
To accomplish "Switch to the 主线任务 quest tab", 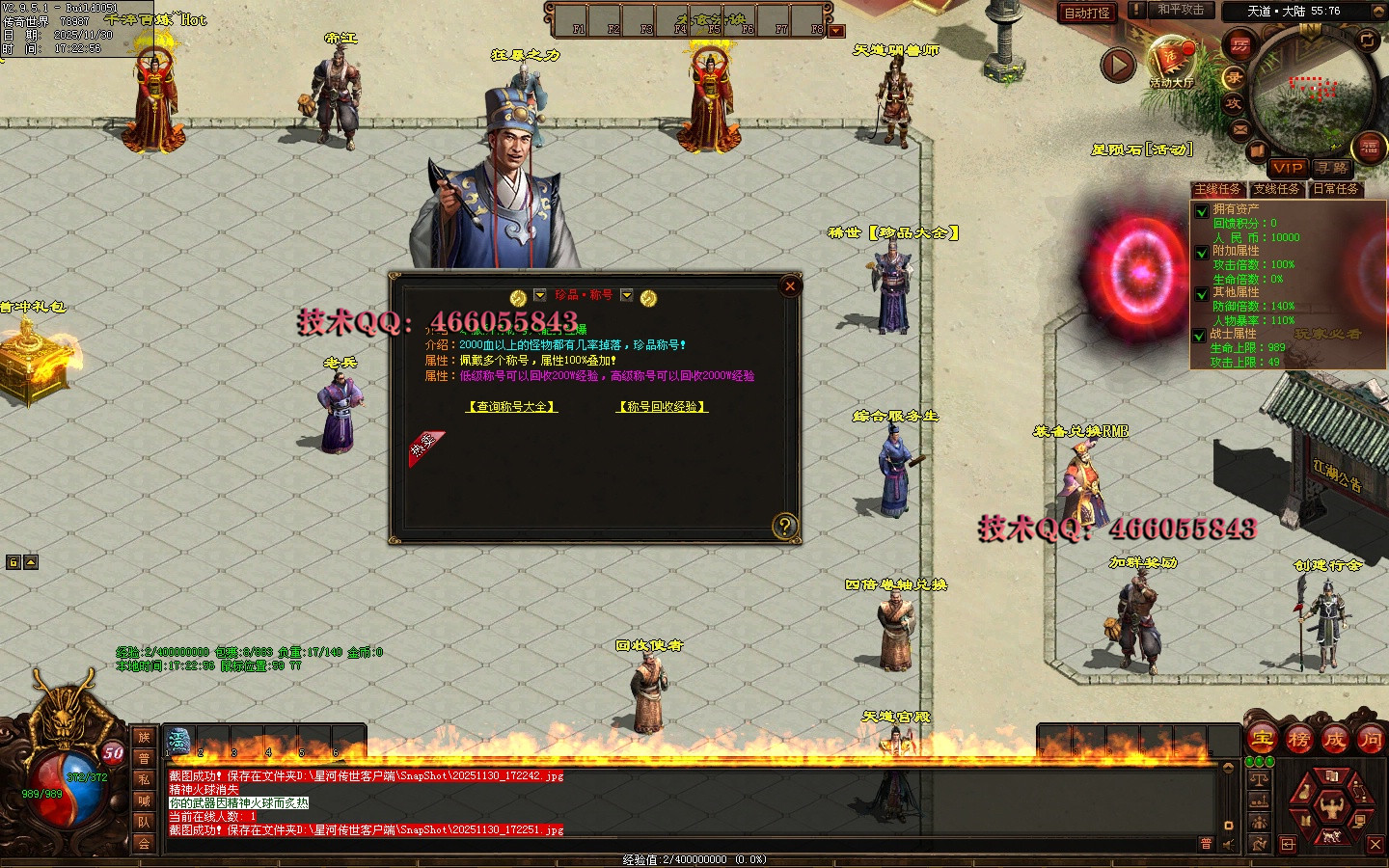I will click(x=1218, y=189).
